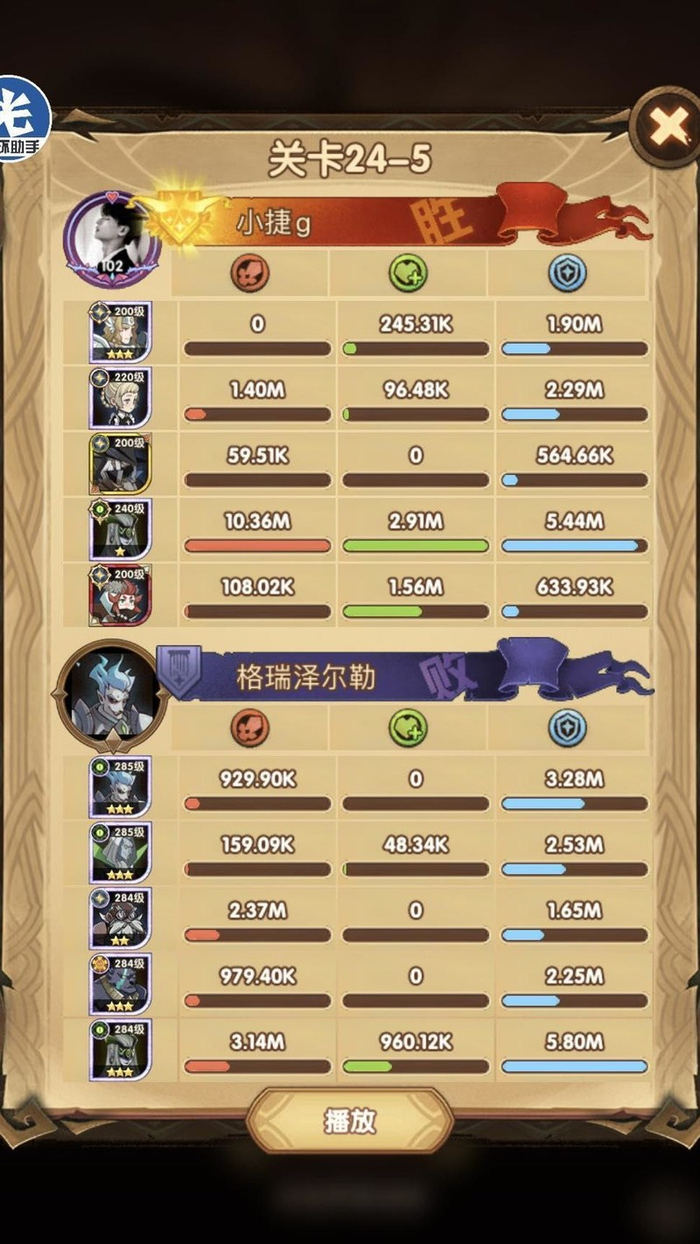Choose the enemy hero with 159.09K damage
The width and height of the screenshot is (700, 1244).
[120, 852]
